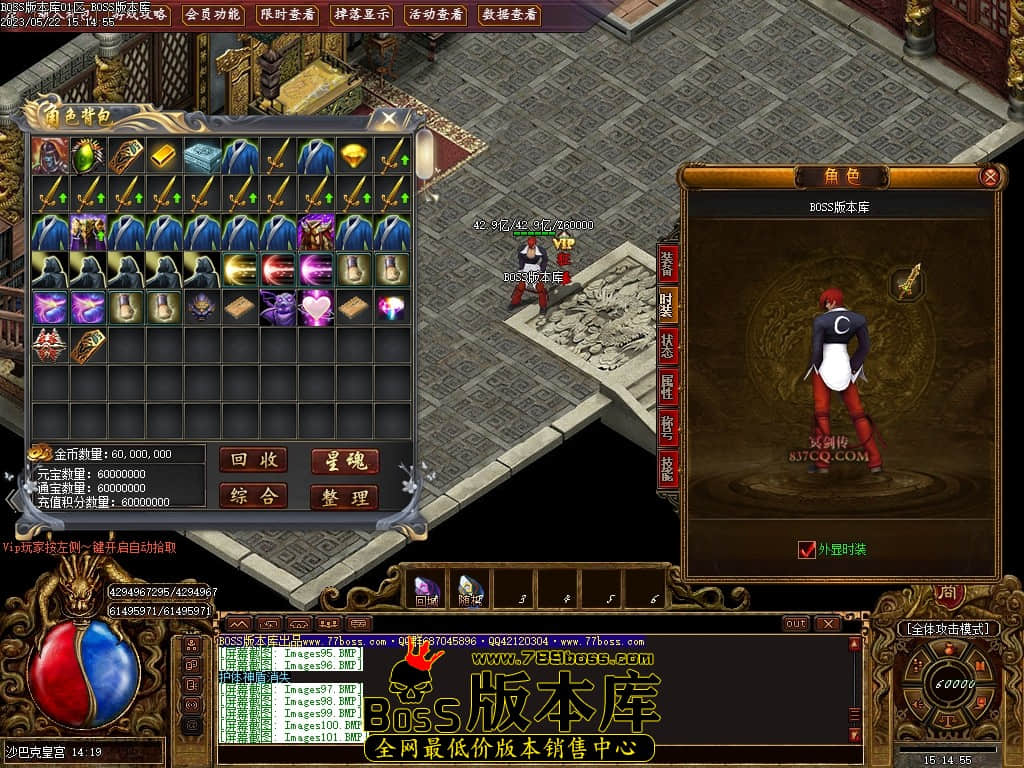
Task: Open the 数据查看 menu
Action: pos(509,14)
